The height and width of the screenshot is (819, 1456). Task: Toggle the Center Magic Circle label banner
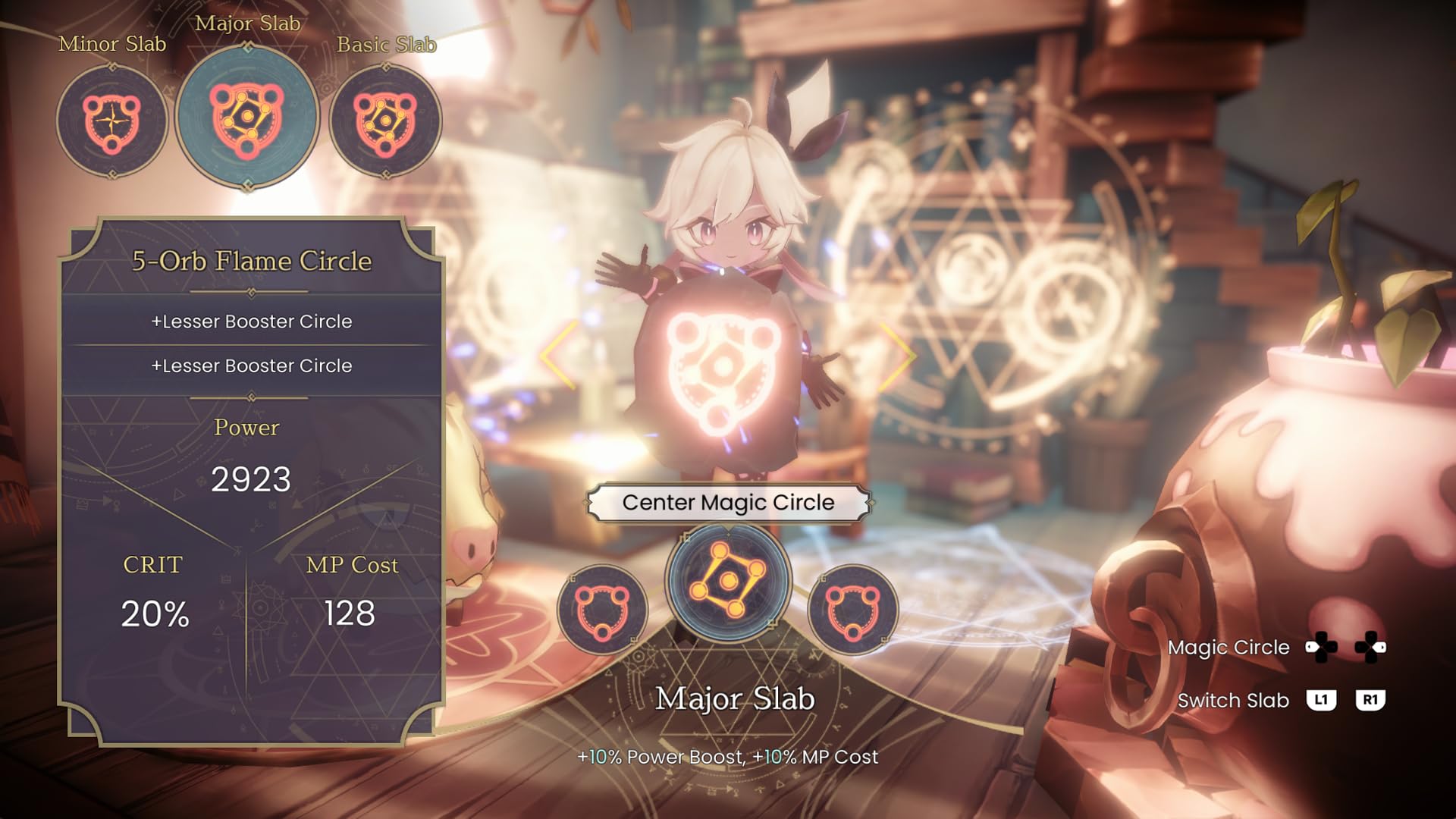point(727,502)
